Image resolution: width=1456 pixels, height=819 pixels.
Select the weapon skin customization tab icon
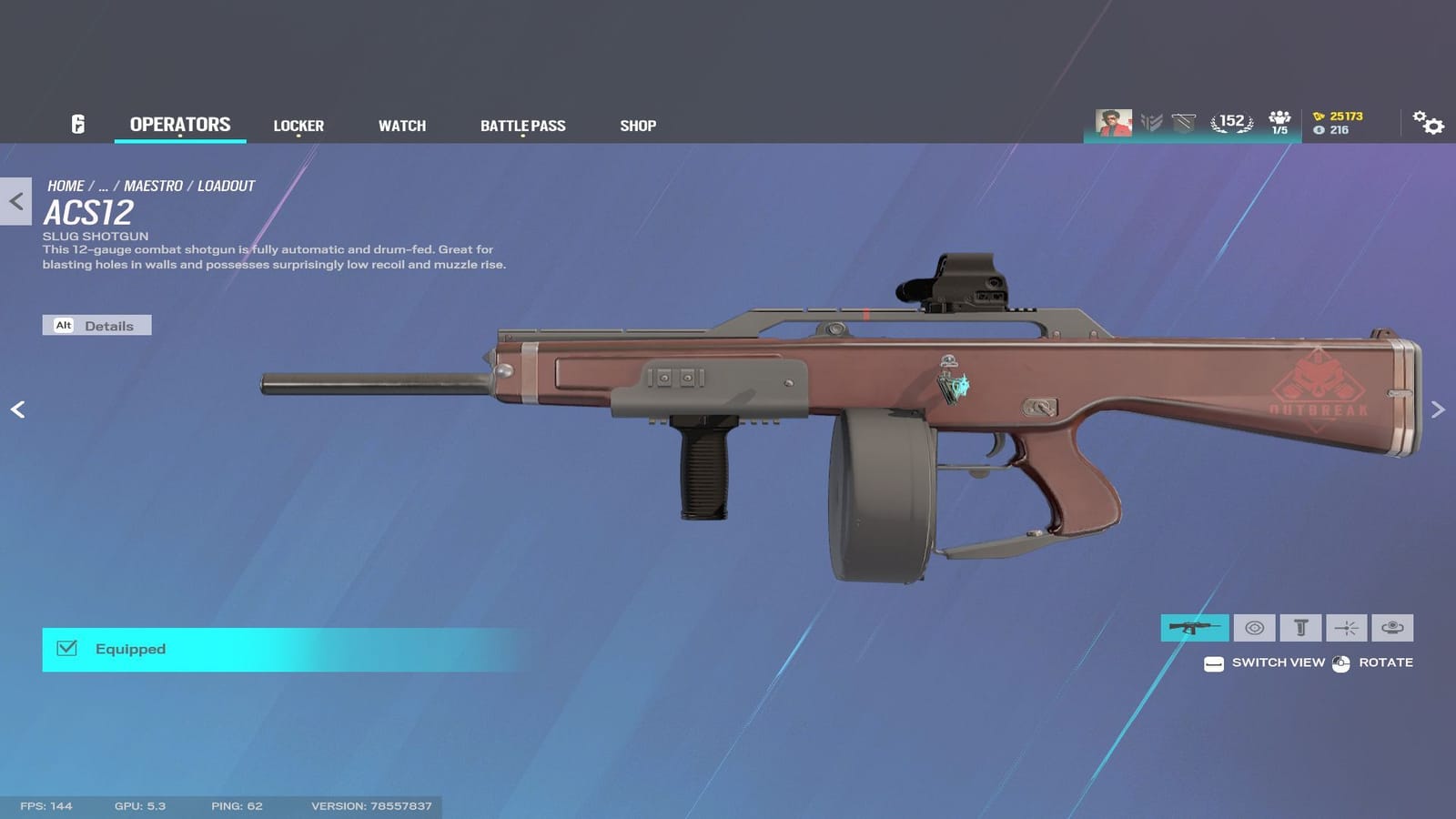[x=1194, y=628]
